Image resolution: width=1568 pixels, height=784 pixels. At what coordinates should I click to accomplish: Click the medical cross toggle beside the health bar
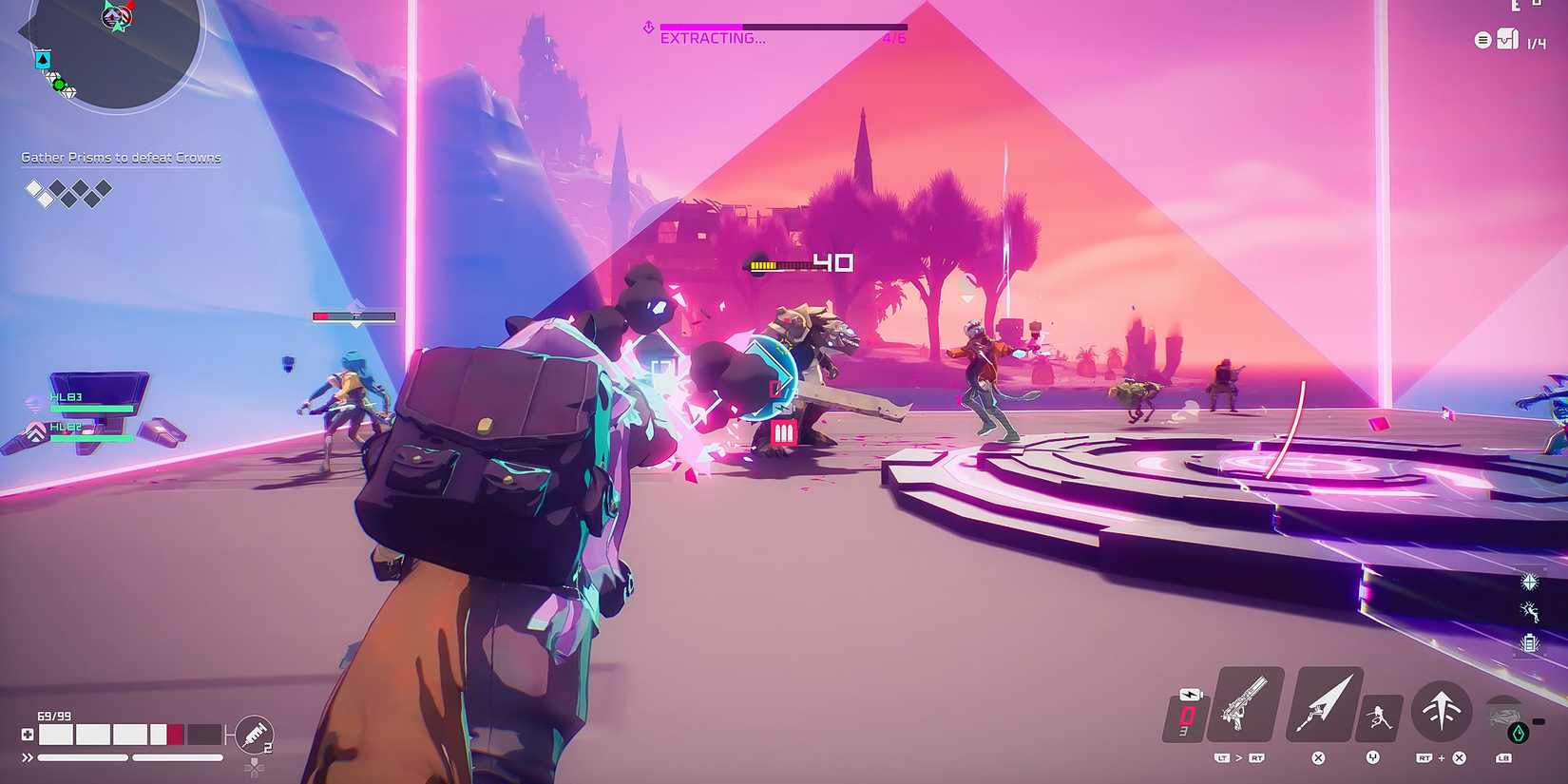(x=27, y=735)
